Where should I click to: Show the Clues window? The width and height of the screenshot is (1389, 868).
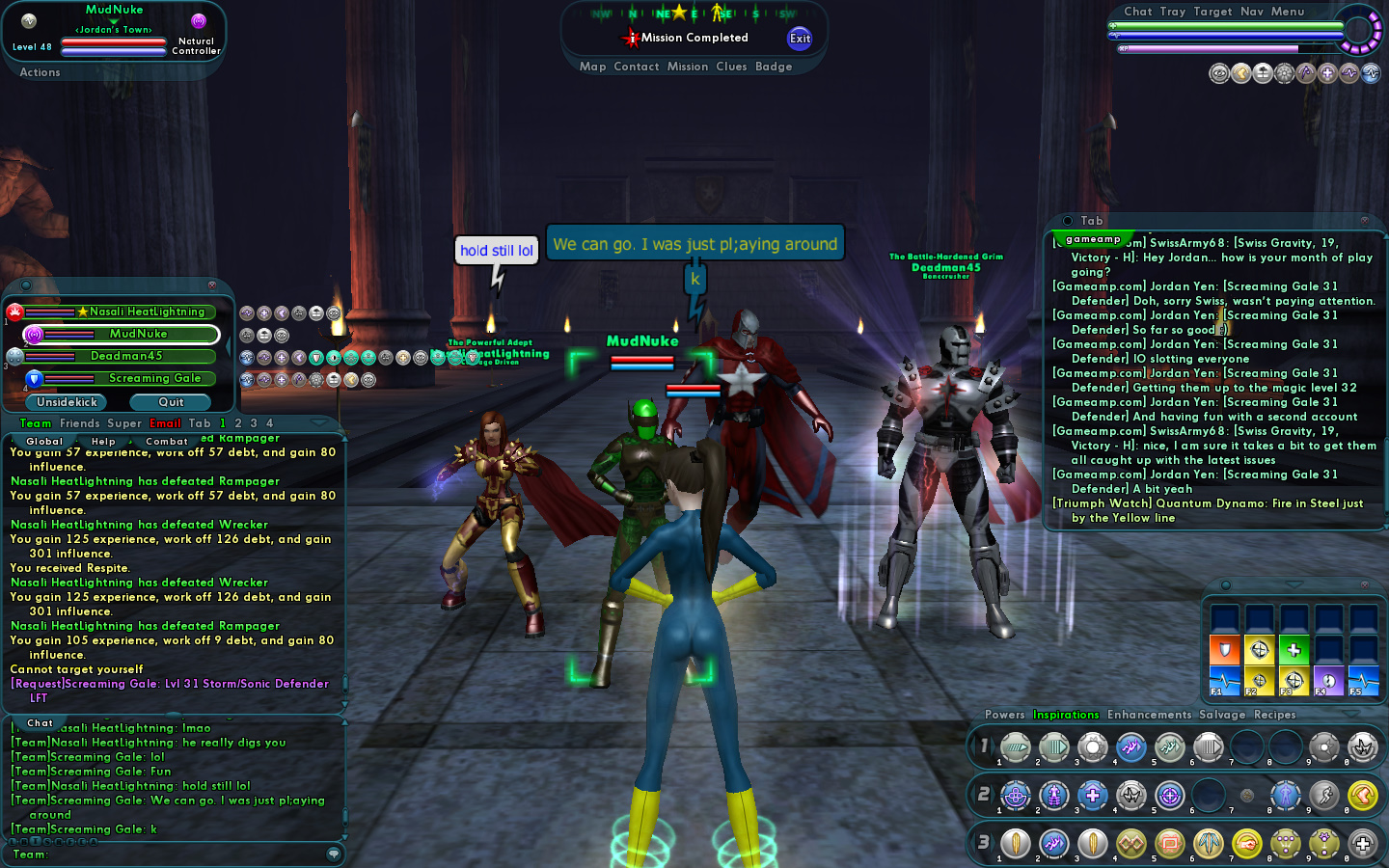click(731, 67)
